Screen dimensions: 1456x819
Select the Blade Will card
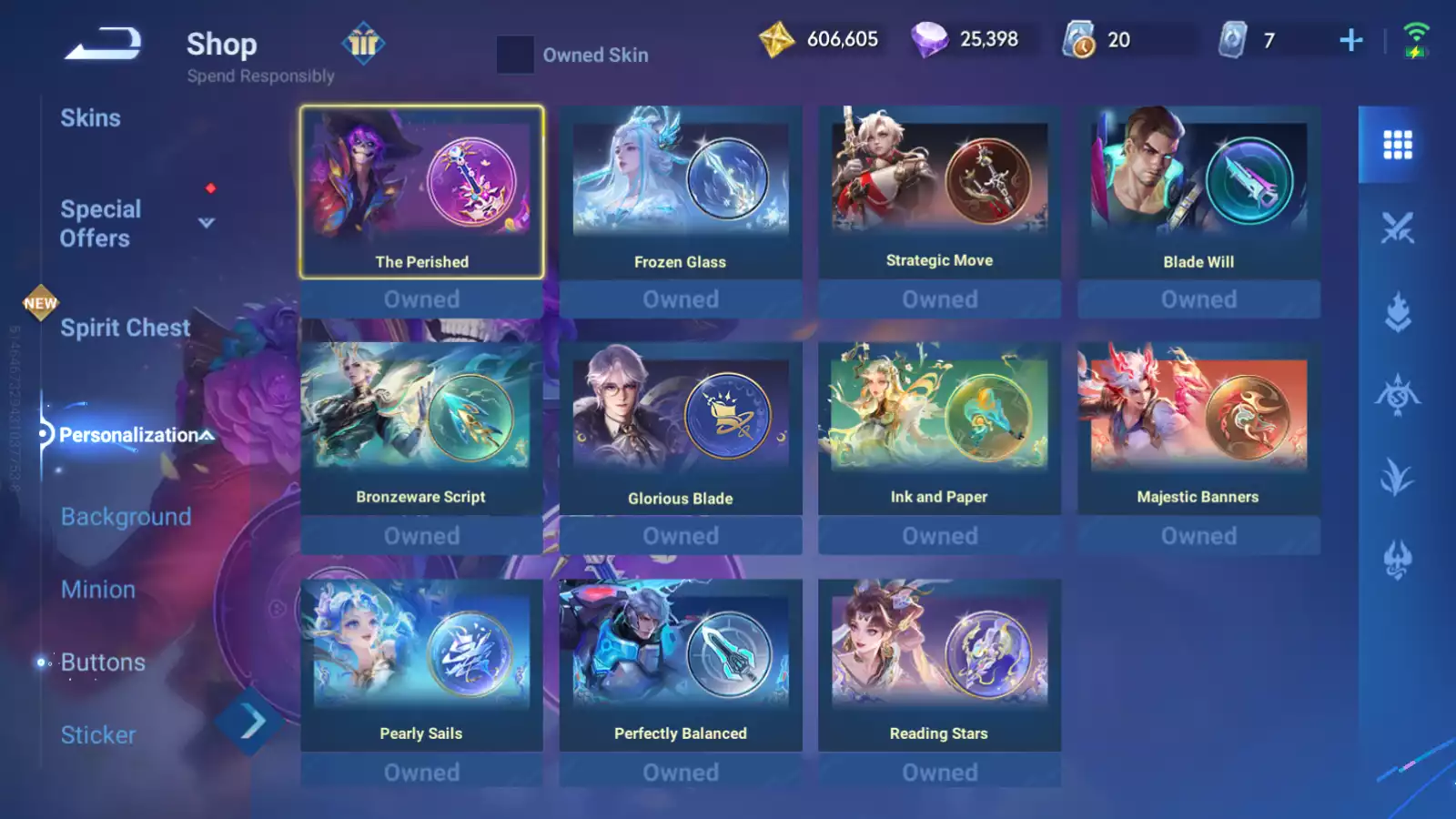coord(1198,192)
